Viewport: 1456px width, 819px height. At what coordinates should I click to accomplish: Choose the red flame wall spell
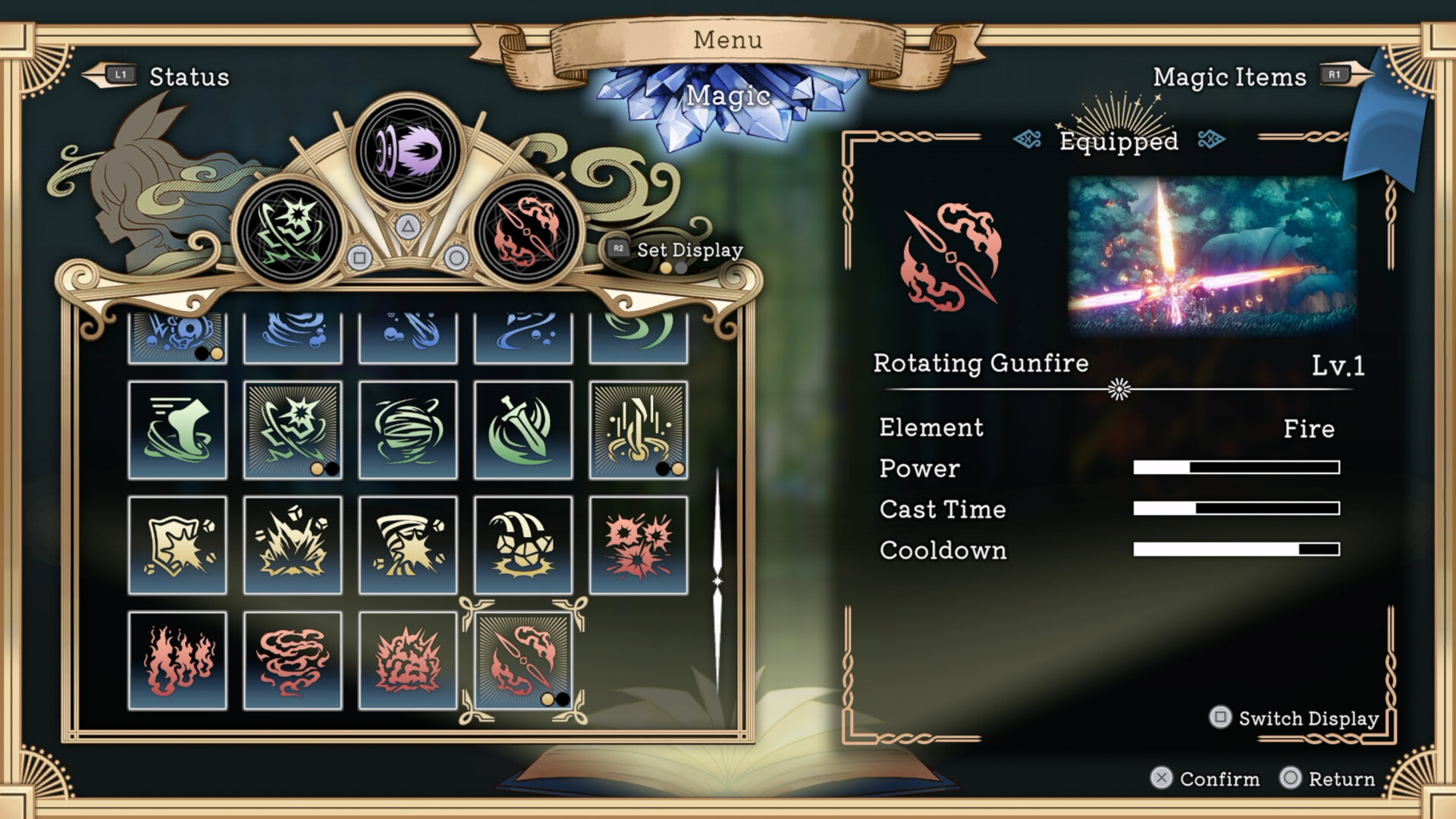(x=177, y=661)
